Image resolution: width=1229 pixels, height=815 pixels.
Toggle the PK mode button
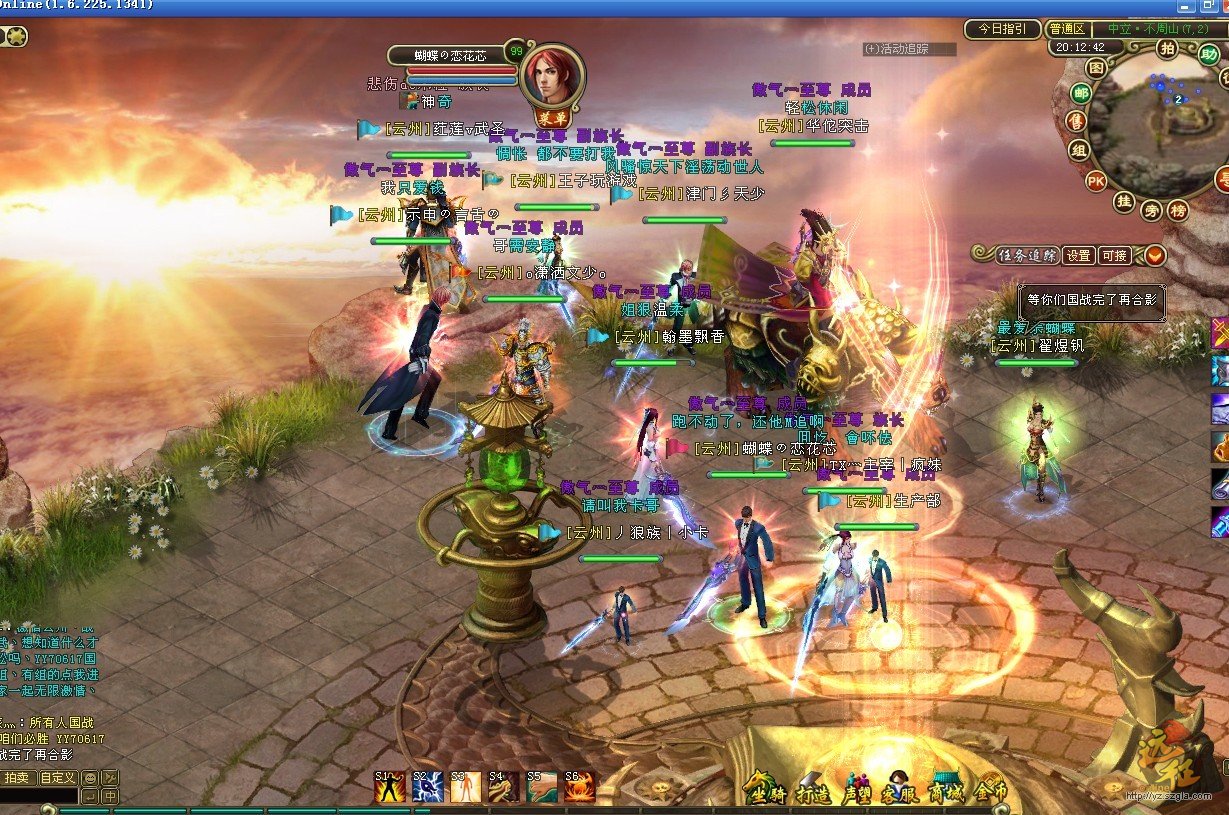pos(1096,182)
